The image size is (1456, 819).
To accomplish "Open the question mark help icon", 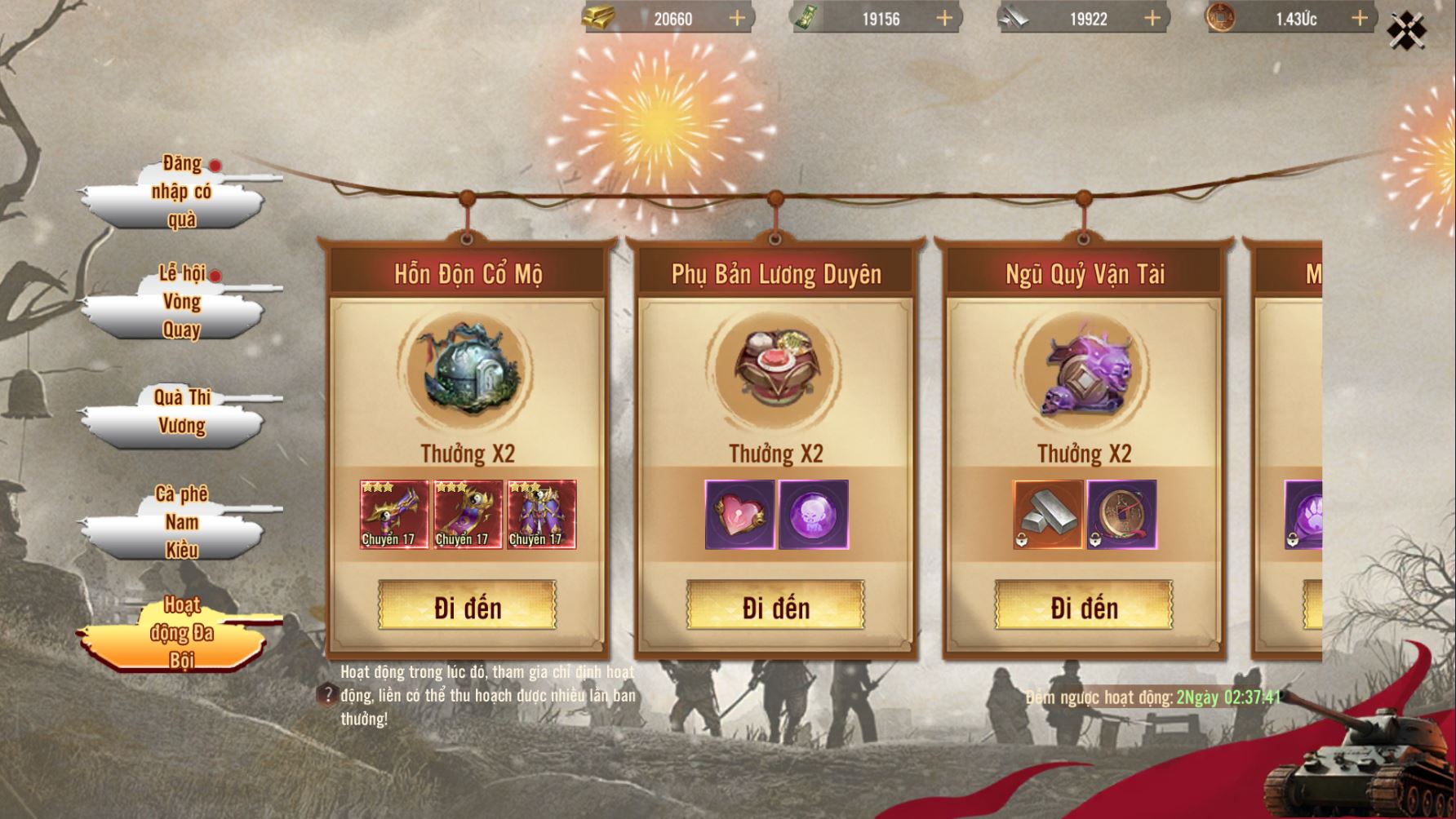I will click(327, 696).
